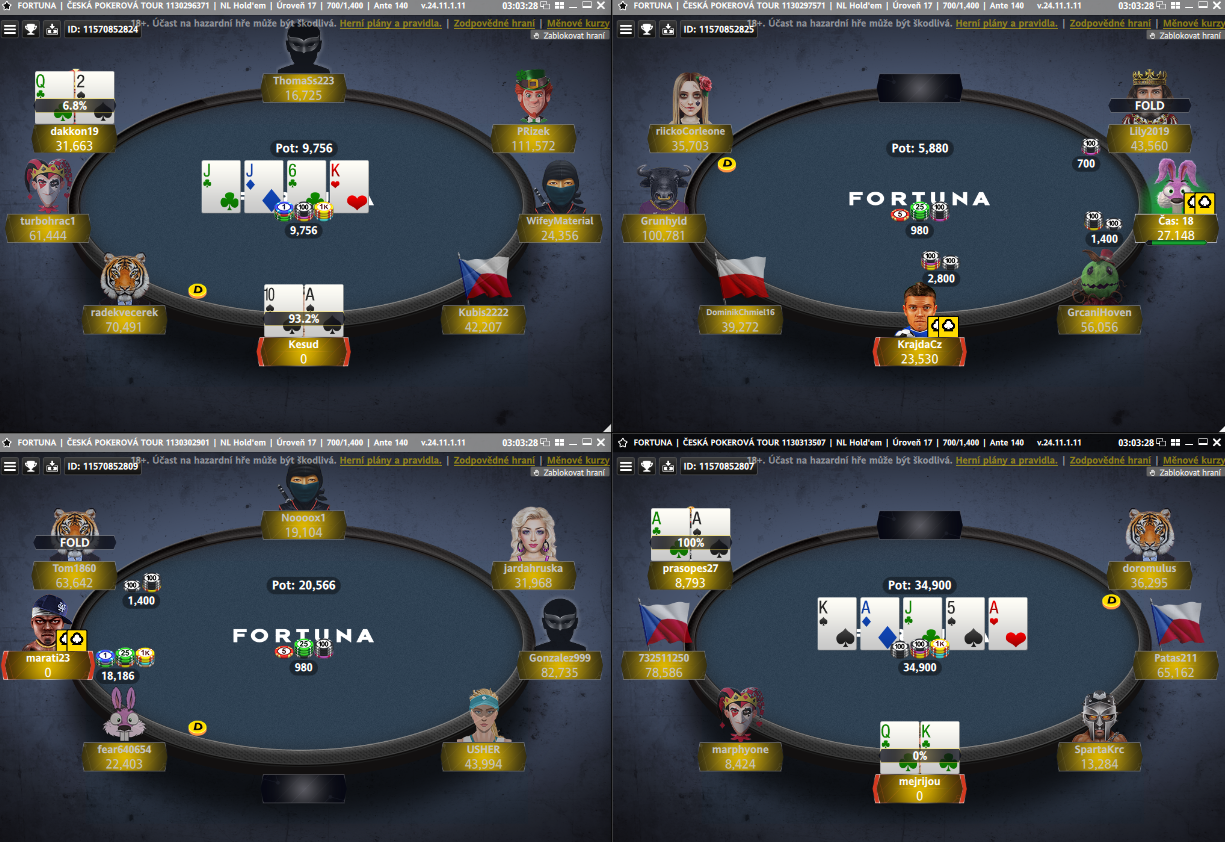Click 'Zablokovat hraní' at doromulus's table
Viewport: 1225px width, 842px height.
click(x=1186, y=472)
